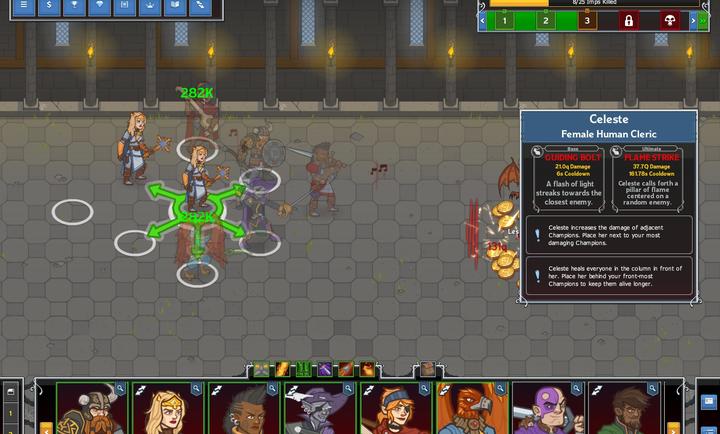Screen dimensions: 720x434
Task: Click the locked area padlock tile
Action: [630, 20]
